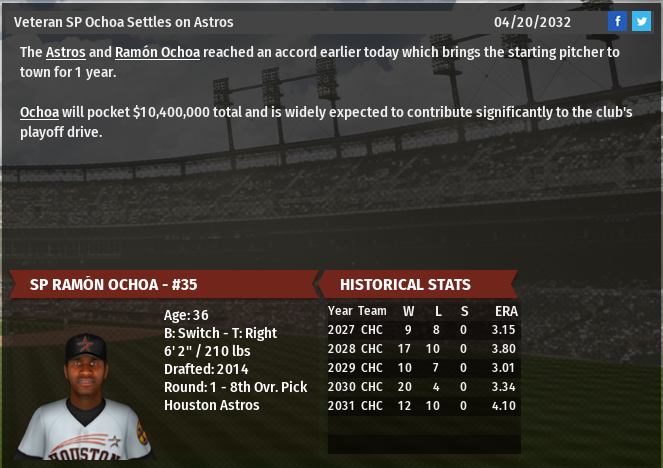Share the article on Facebook
Screen dimensions: 663x468
pyautogui.click(x=618, y=22)
